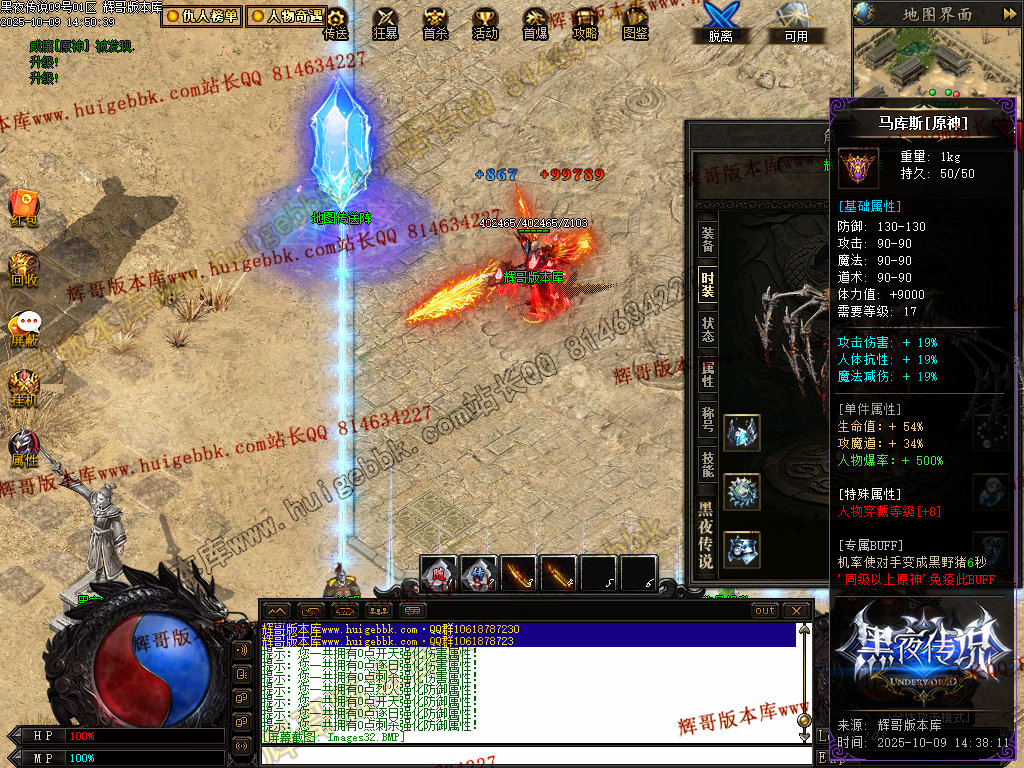
Task: Close the chat window with X
Action: [796, 610]
